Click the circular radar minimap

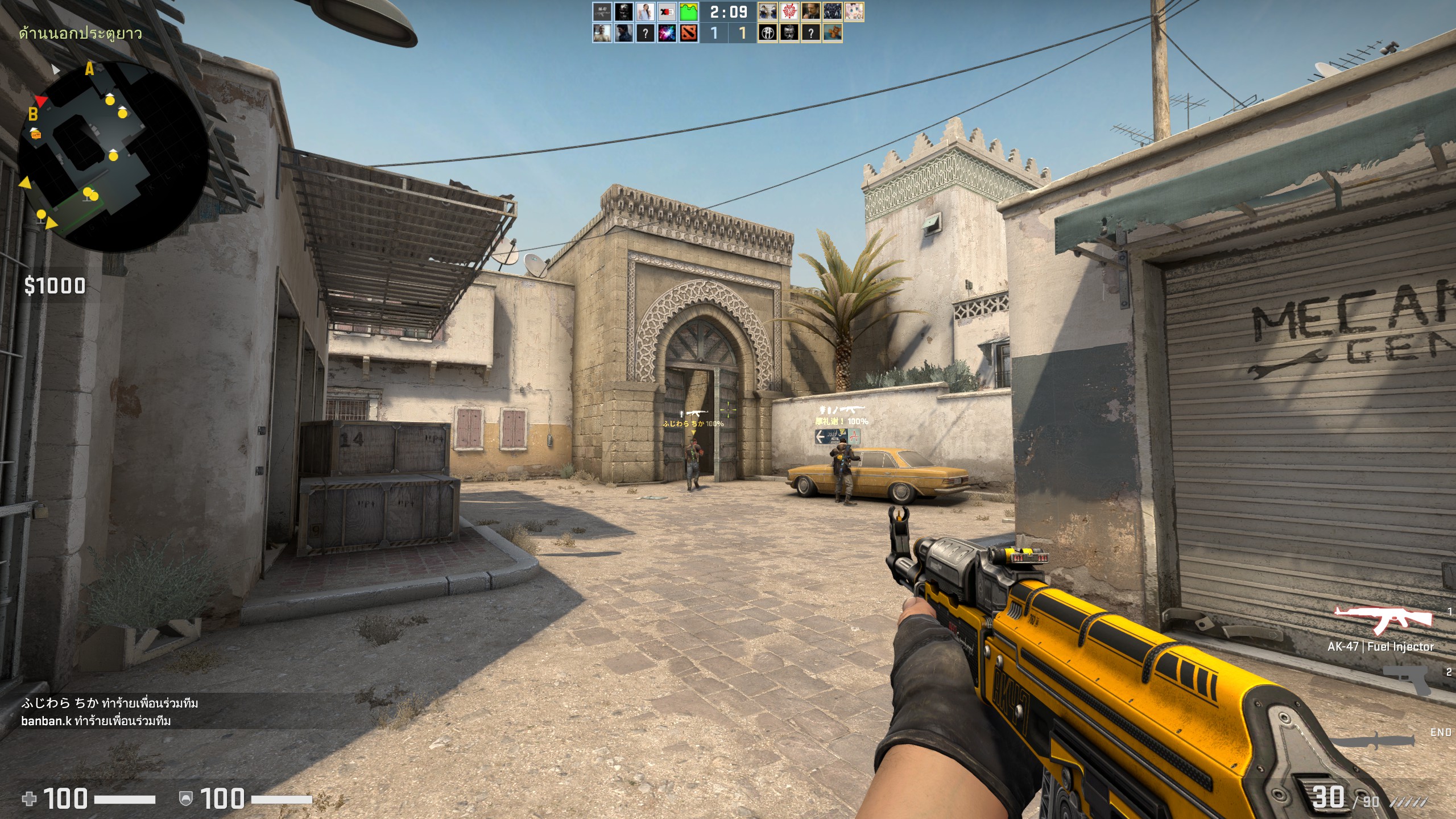point(113,156)
